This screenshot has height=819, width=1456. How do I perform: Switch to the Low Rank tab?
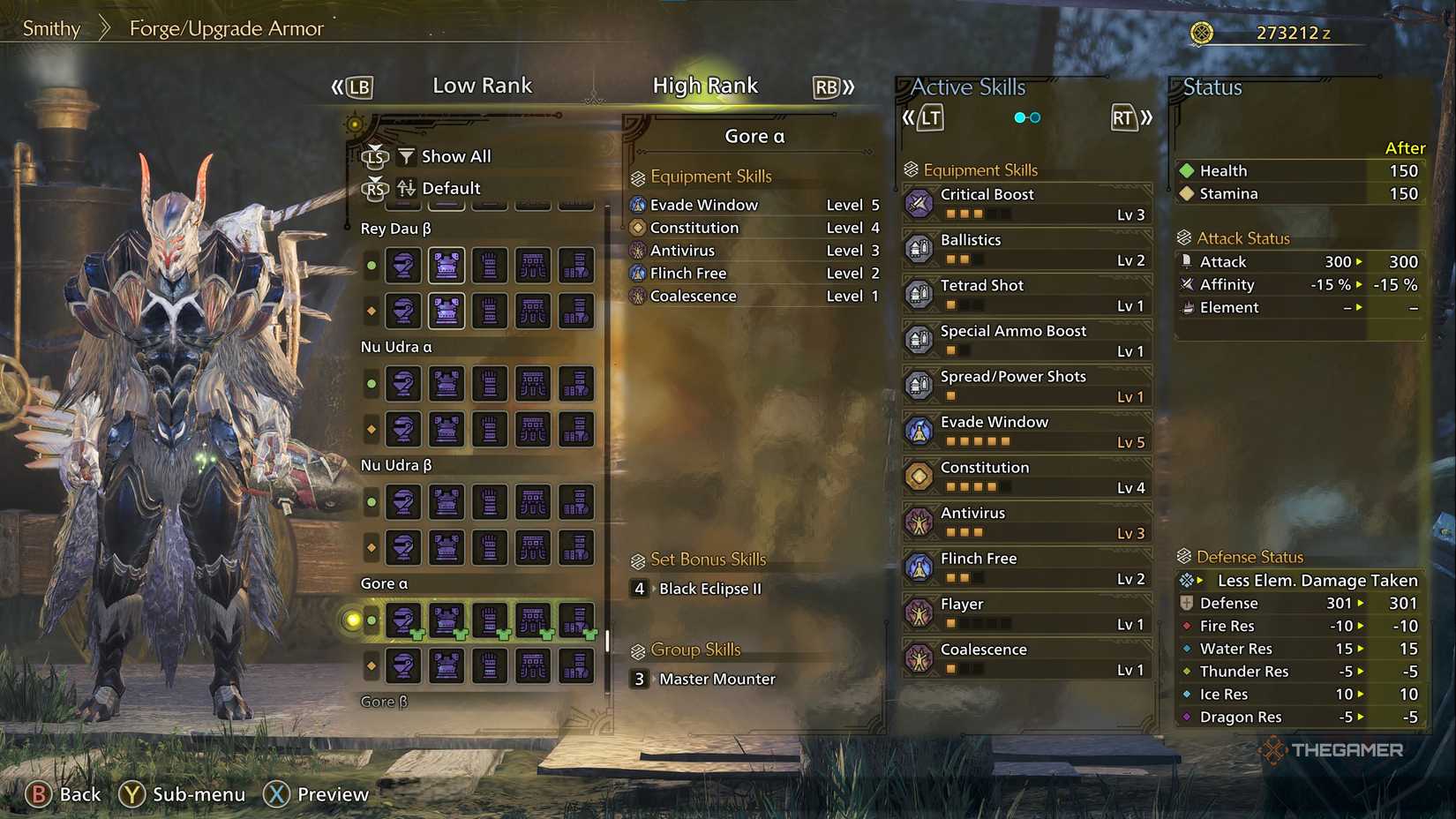[x=483, y=85]
